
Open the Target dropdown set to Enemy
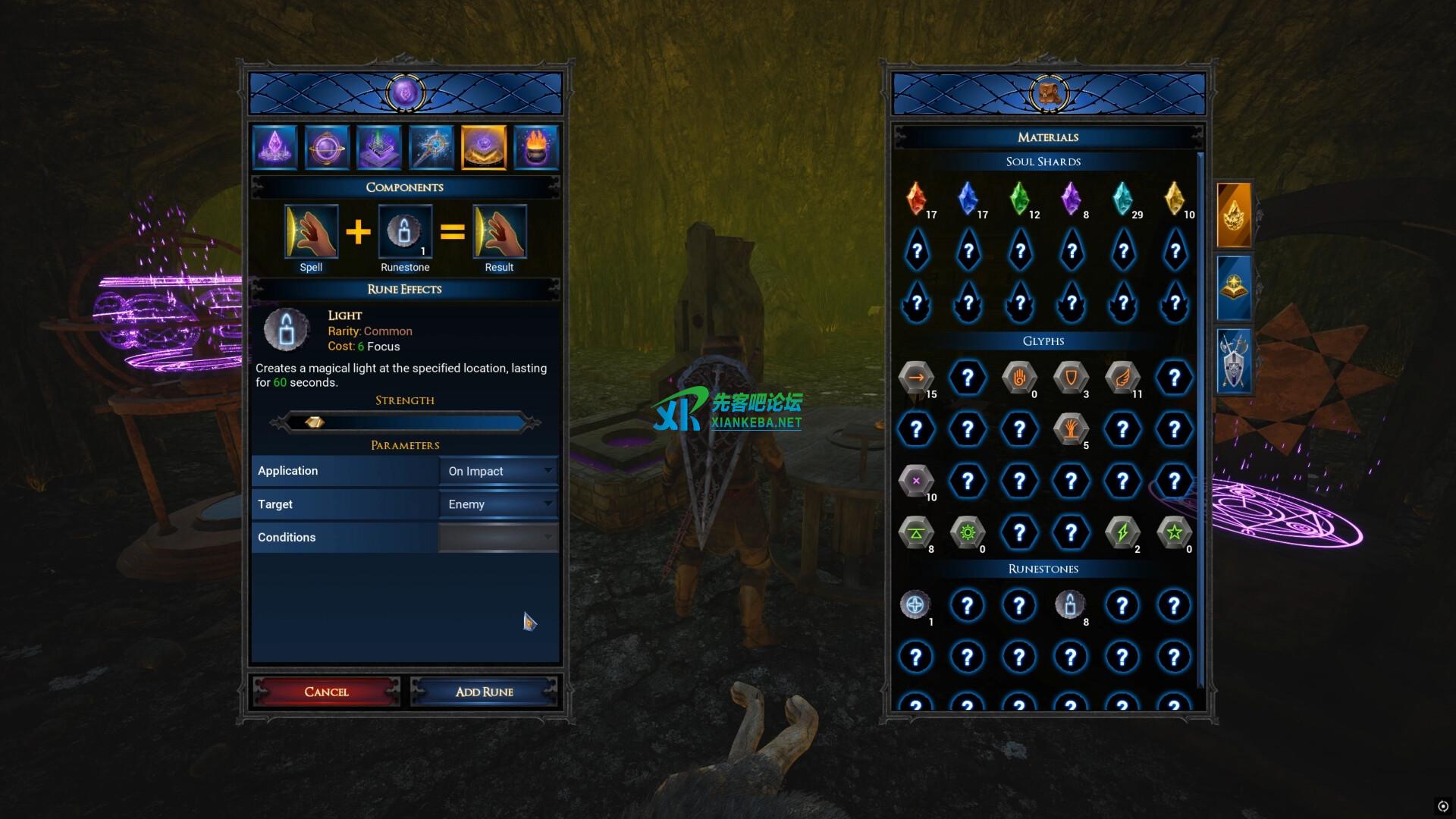[x=498, y=504]
